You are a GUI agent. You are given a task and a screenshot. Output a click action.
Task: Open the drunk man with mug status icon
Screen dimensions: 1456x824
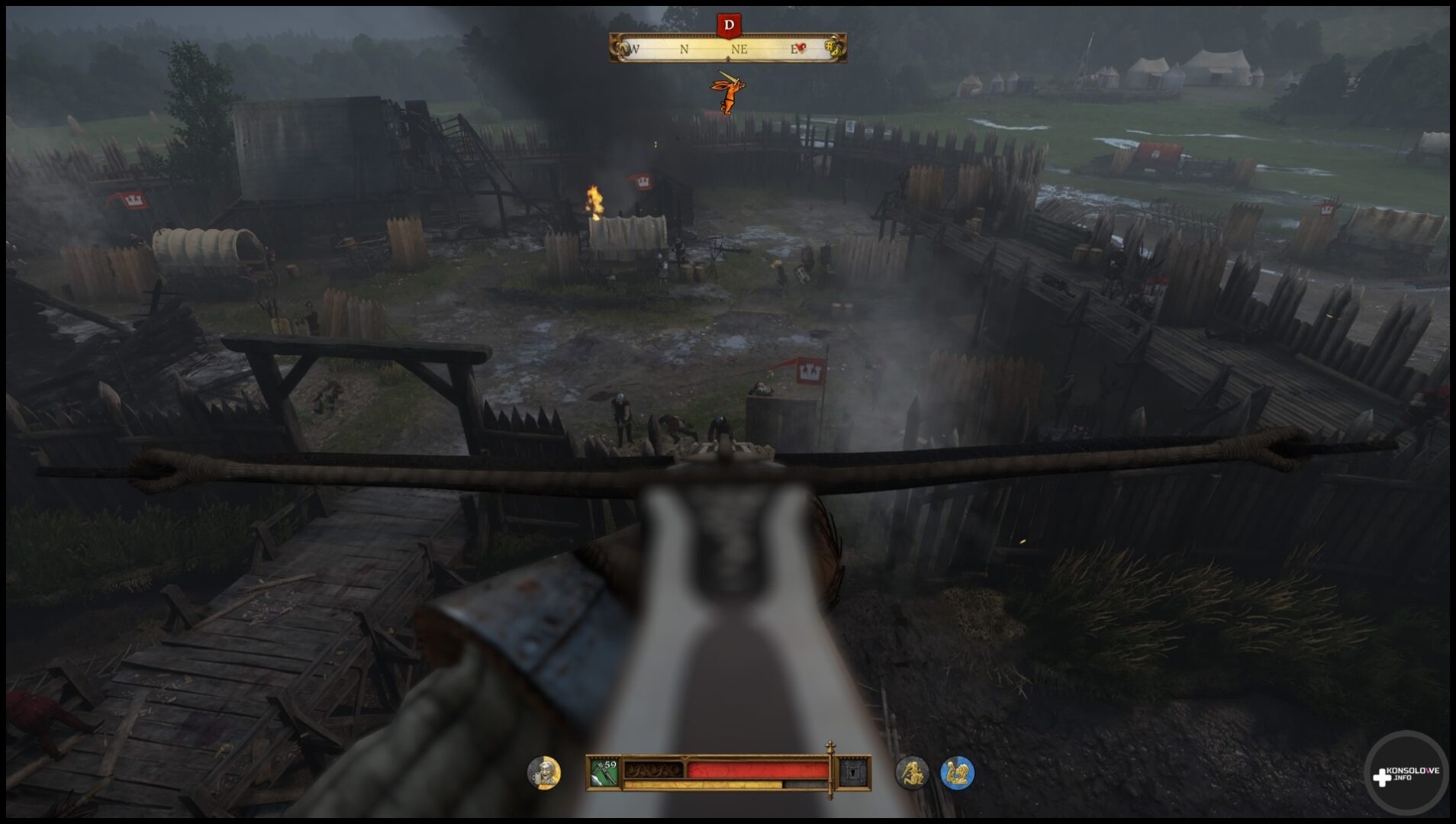tap(544, 773)
